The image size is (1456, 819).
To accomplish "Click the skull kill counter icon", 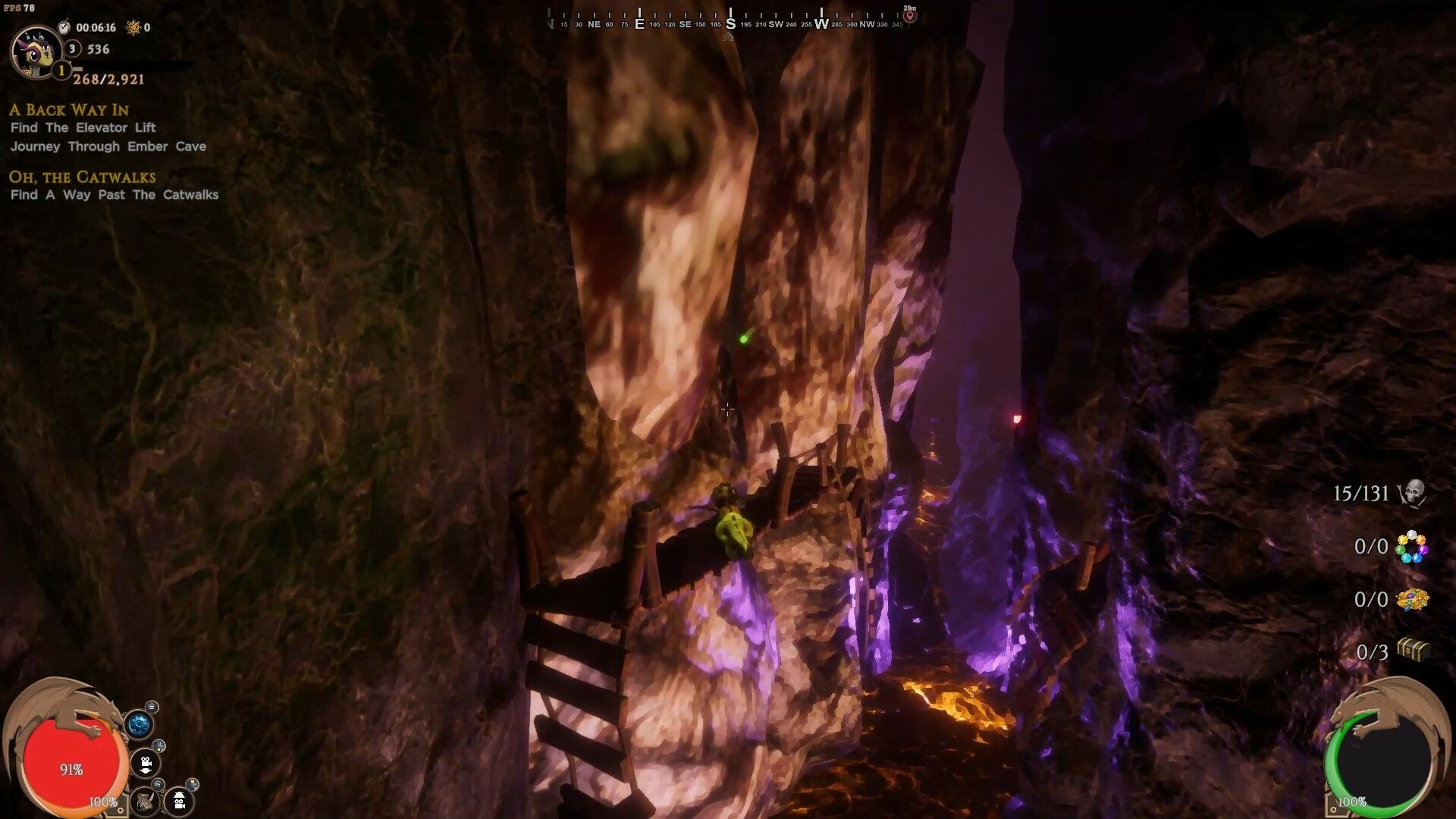I will click(1412, 494).
